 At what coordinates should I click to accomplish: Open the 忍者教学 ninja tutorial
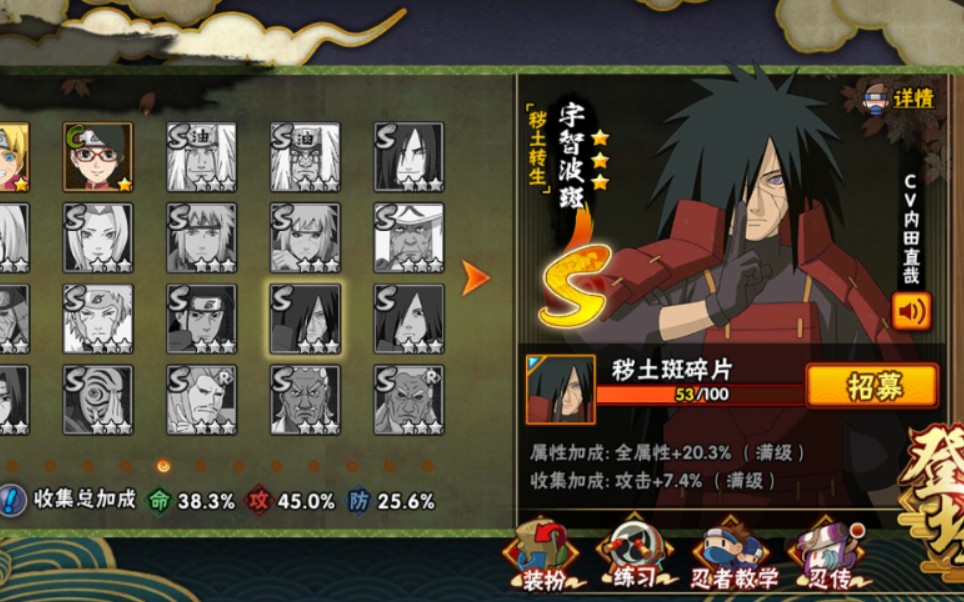[734, 555]
